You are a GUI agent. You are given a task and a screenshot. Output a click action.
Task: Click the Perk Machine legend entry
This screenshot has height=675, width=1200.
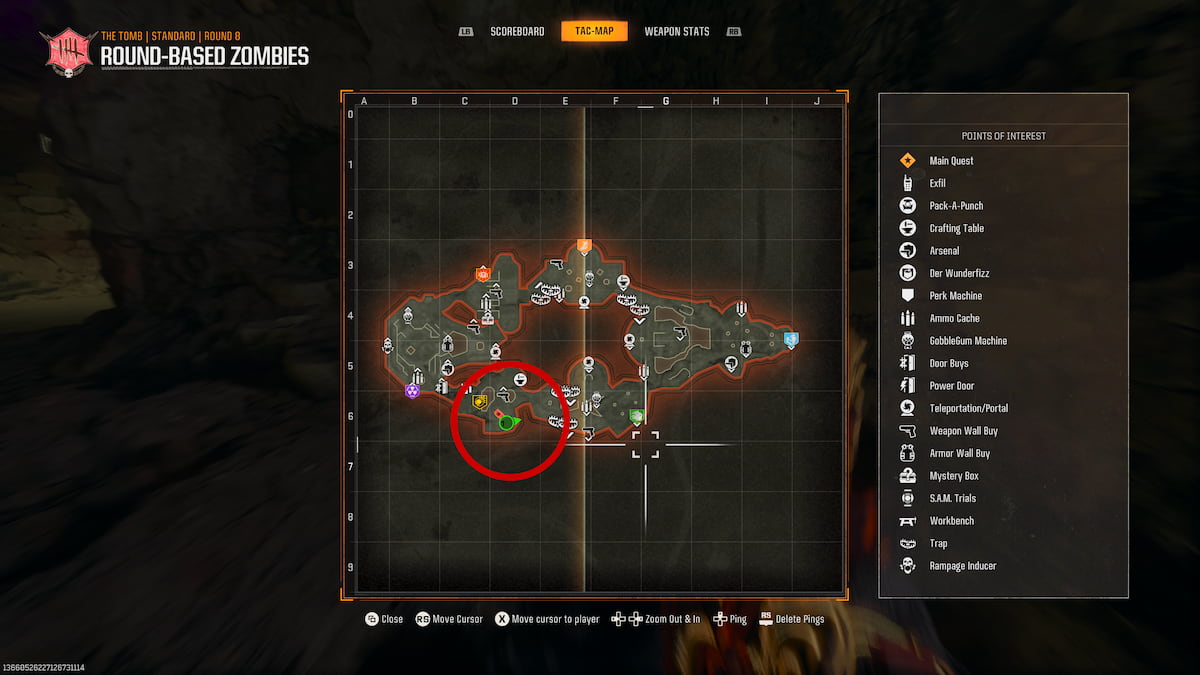[x=955, y=296]
